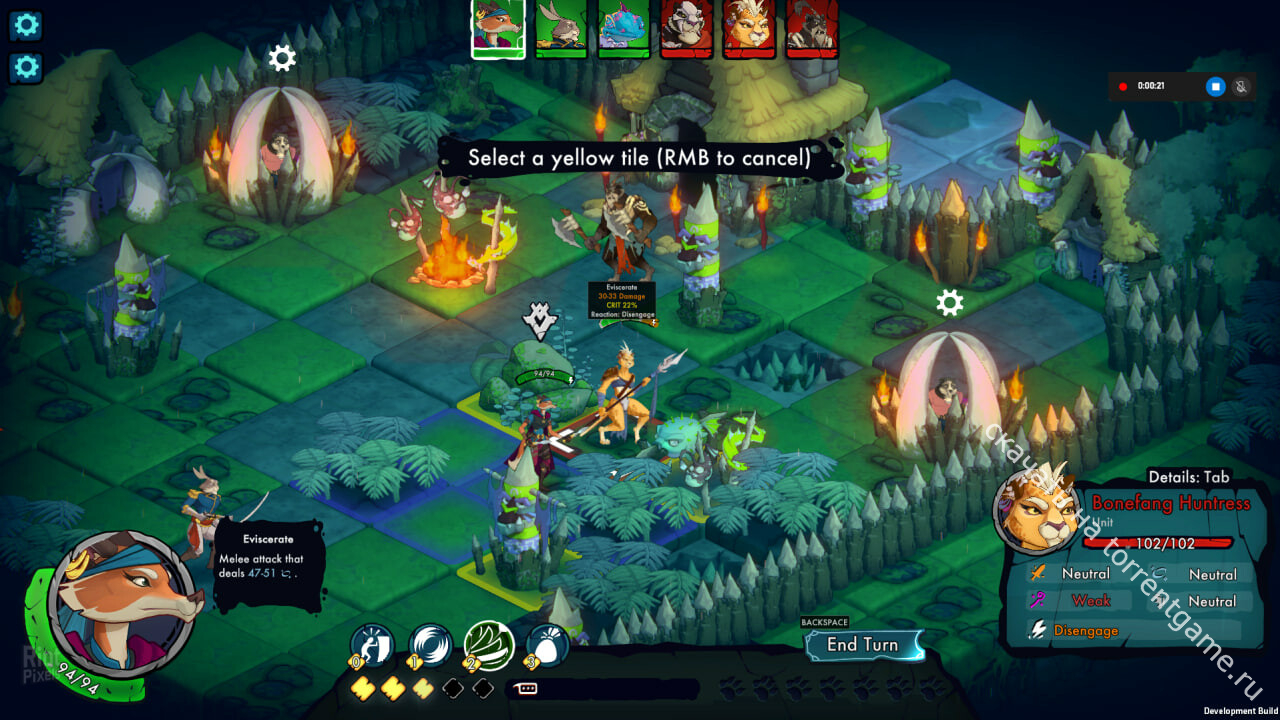Pick the rabbit portrait in turn order
The image size is (1280, 720).
tap(561, 27)
